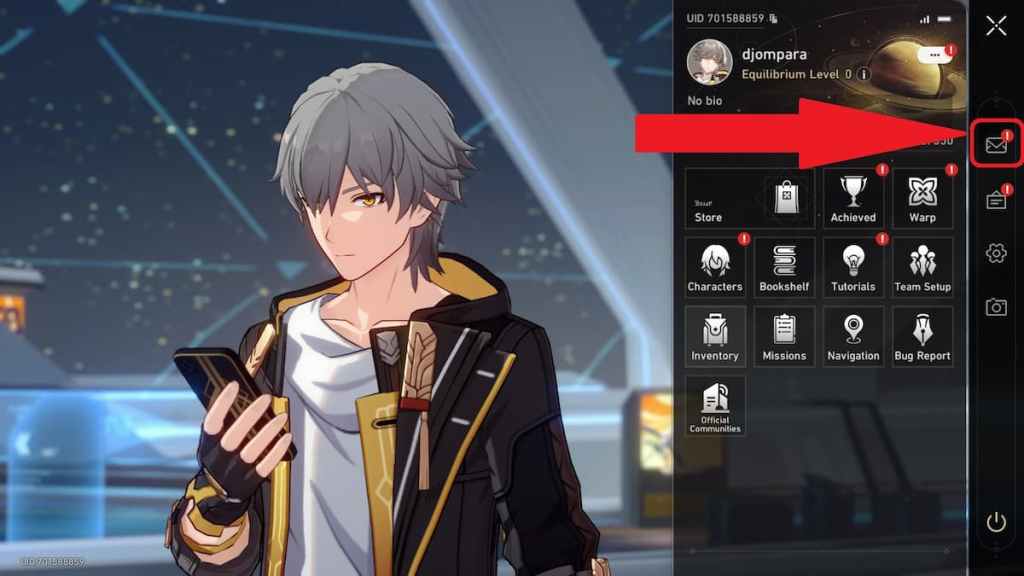Copy the UID using the copy icon
This screenshot has width=1024, height=576.
pyautogui.click(x=773, y=19)
